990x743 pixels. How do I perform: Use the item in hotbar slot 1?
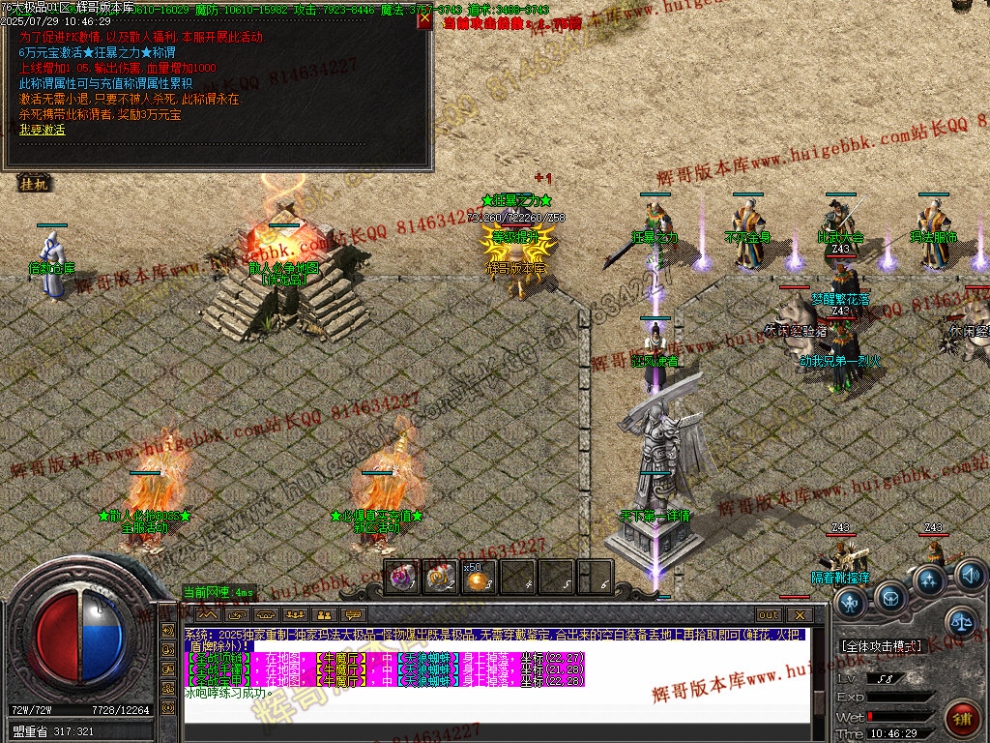coord(401,577)
